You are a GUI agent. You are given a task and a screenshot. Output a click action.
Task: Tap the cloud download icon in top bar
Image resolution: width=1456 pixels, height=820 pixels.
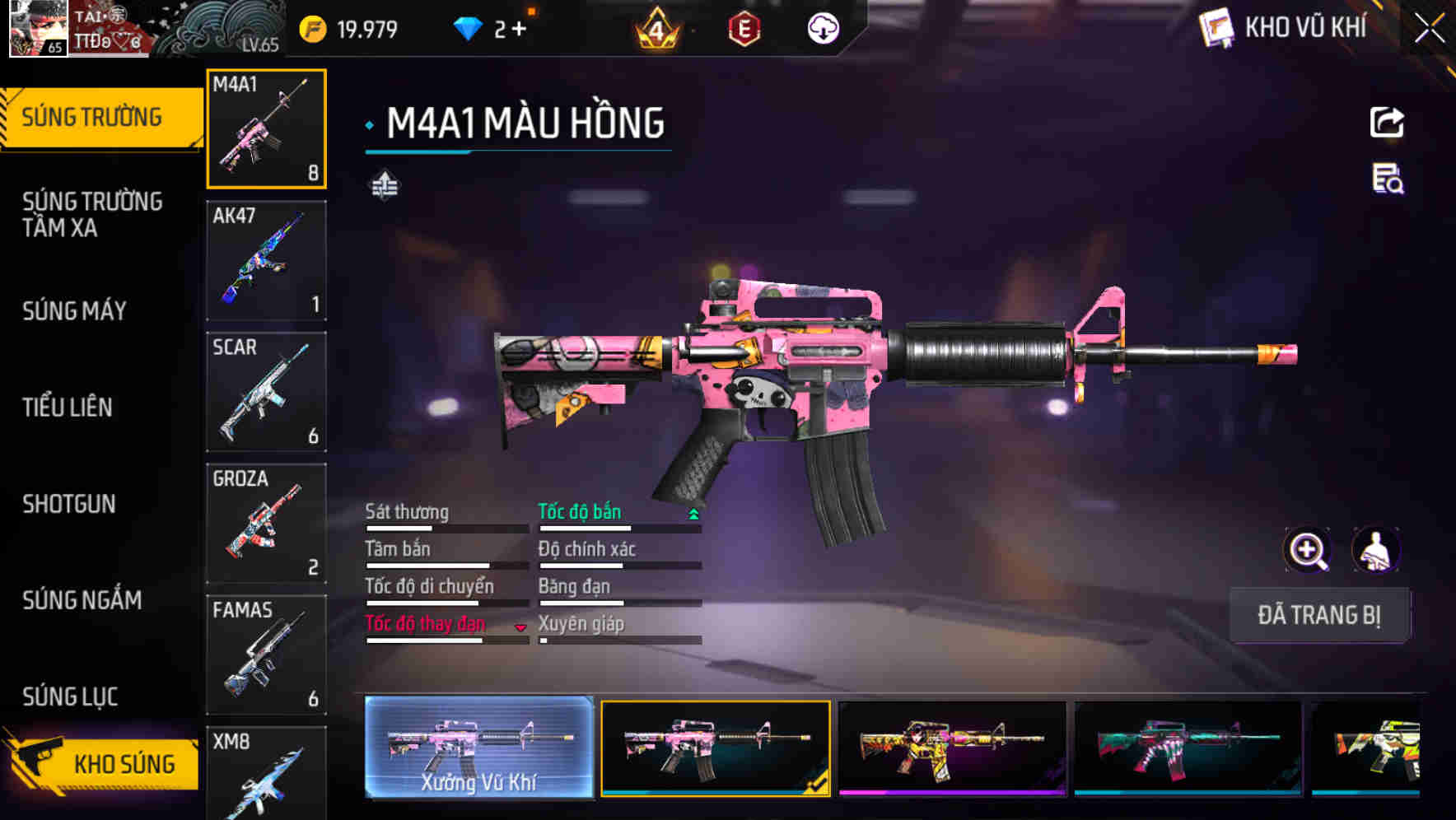[823, 27]
